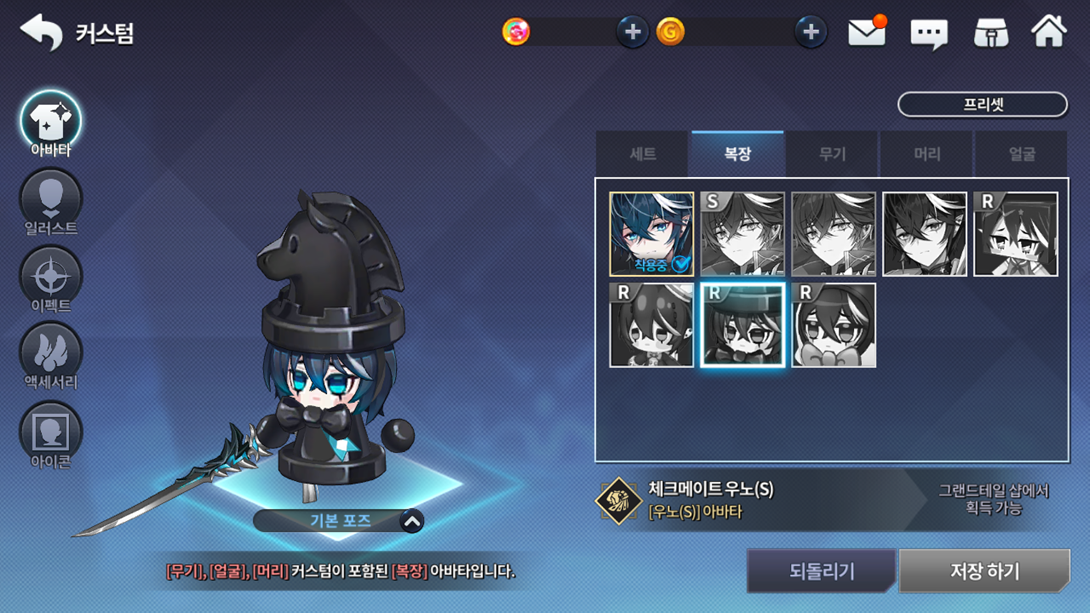Save with the 저장 하기 button
The width and height of the screenshot is (1090, 613).
(x=984, y=571)
